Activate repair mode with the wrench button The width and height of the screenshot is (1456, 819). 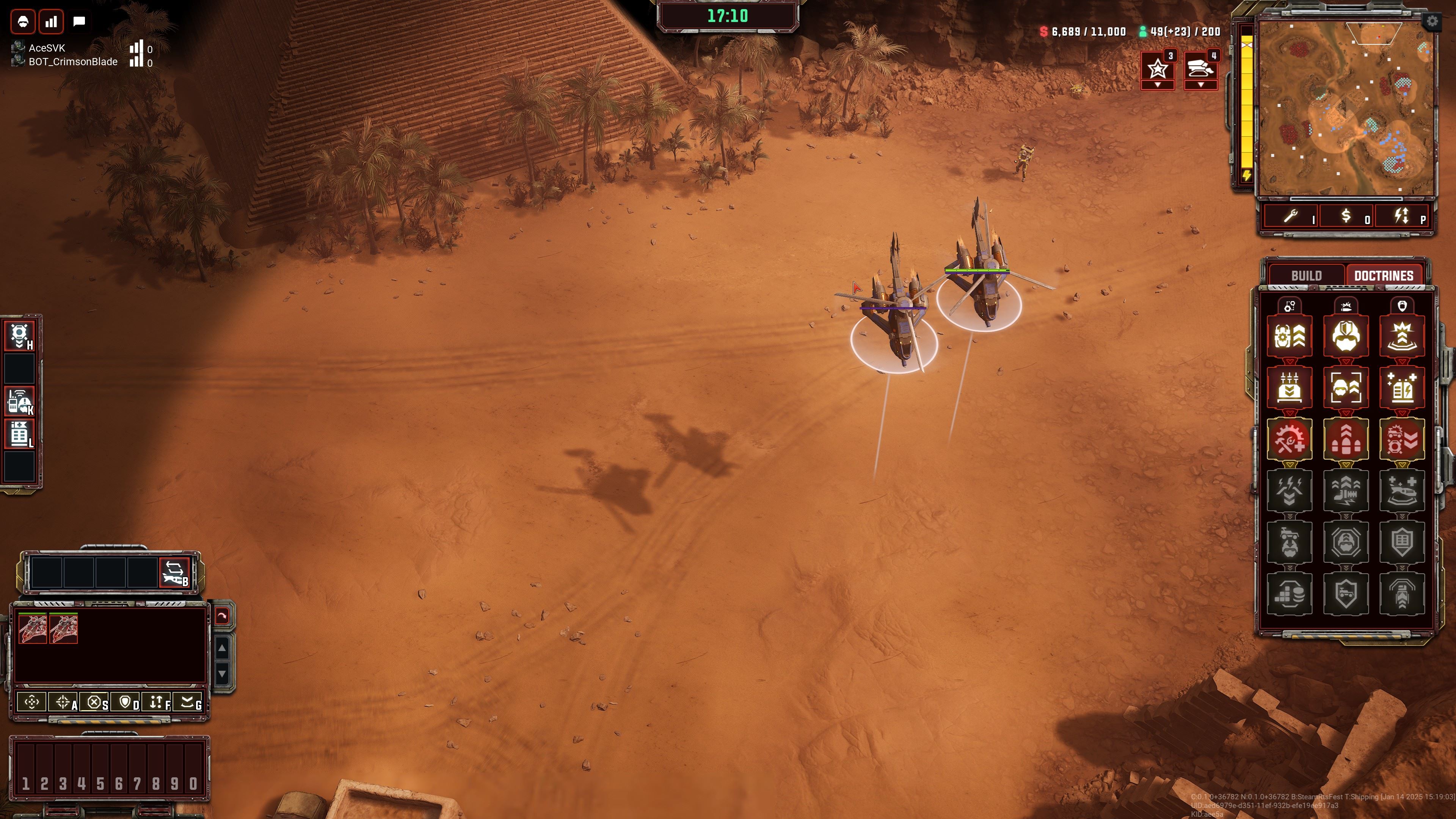[x=1291, y=217]
